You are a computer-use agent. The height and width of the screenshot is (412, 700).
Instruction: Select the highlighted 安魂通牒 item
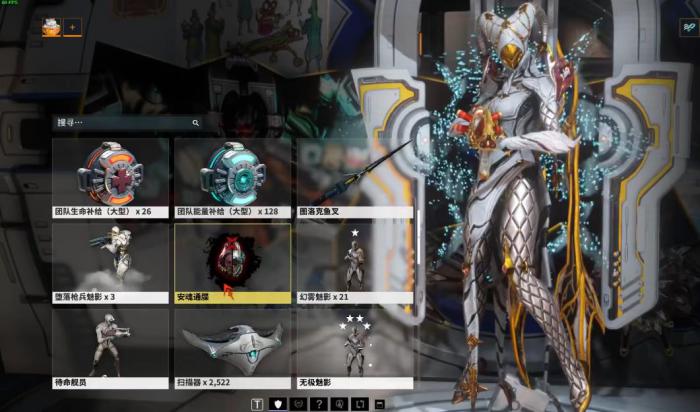click(232, 262)
